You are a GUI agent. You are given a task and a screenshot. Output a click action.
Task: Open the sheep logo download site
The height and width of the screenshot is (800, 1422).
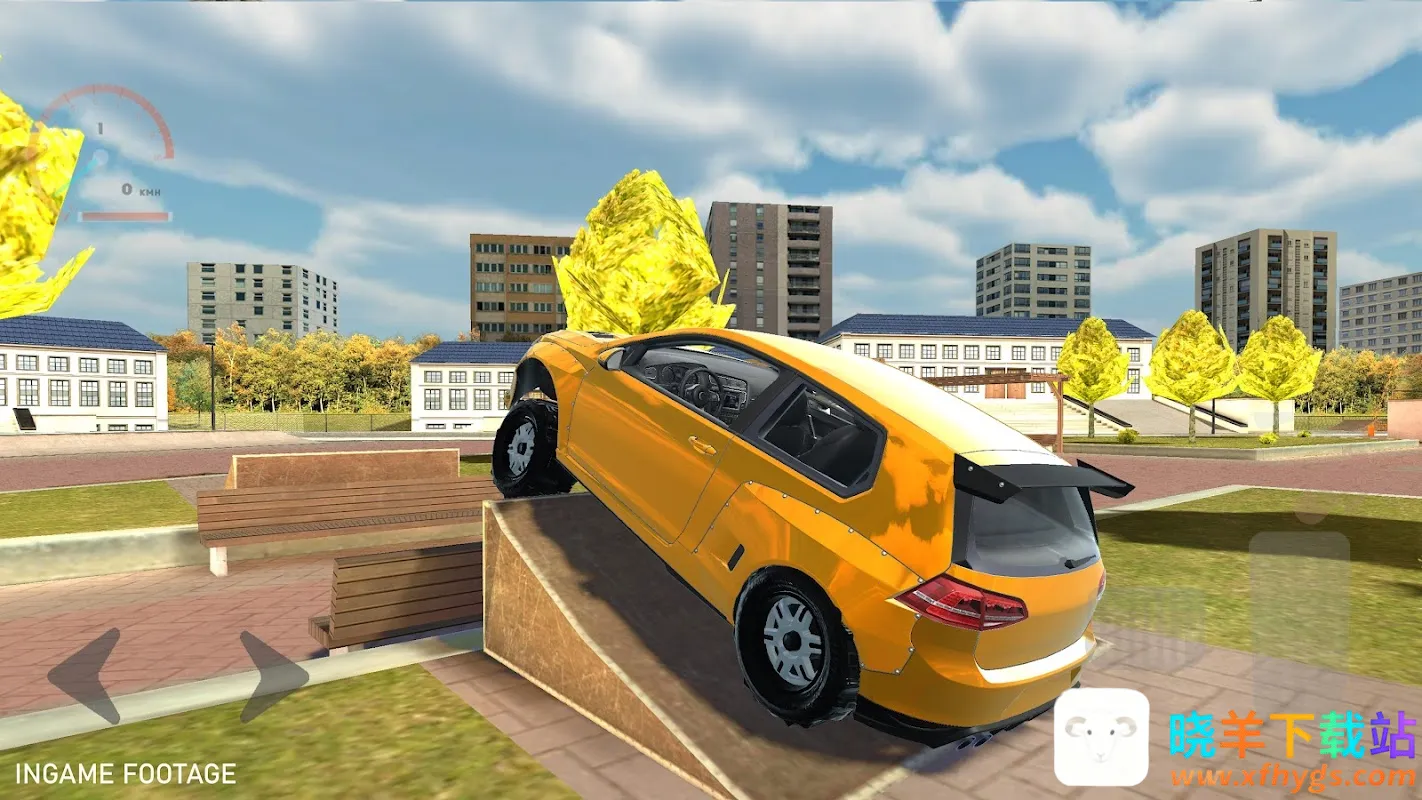1101,737
